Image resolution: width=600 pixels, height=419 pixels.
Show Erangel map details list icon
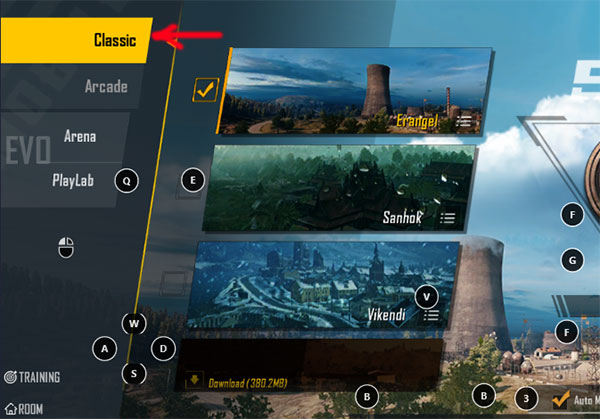point(465,121)
